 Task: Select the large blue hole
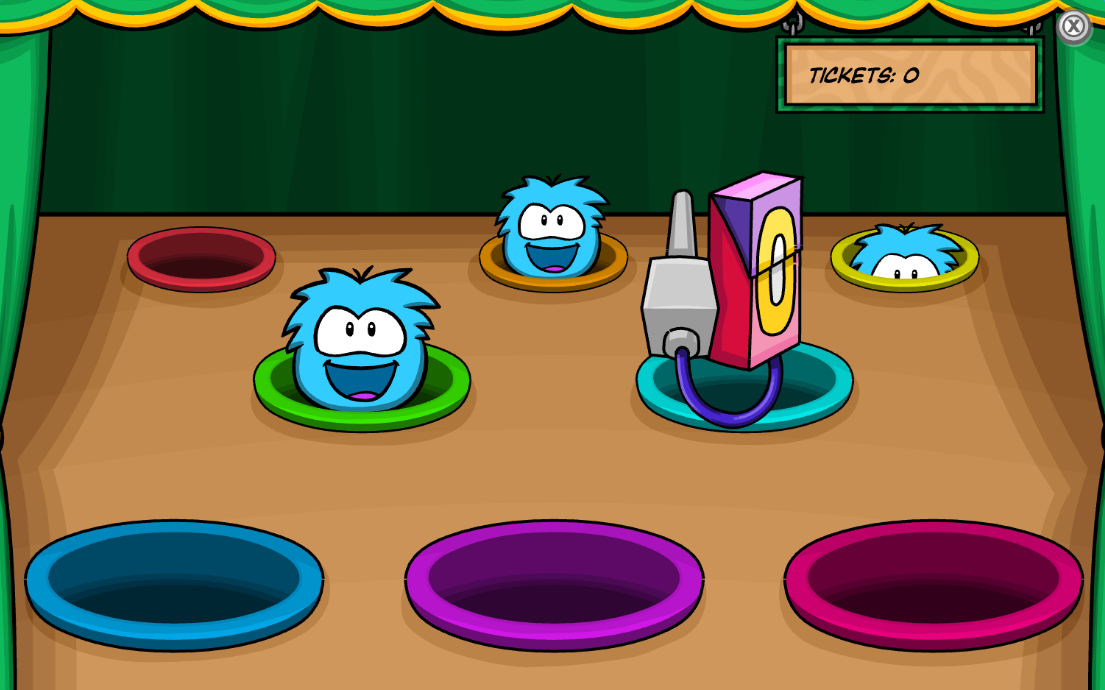click(x=174, y=584)
